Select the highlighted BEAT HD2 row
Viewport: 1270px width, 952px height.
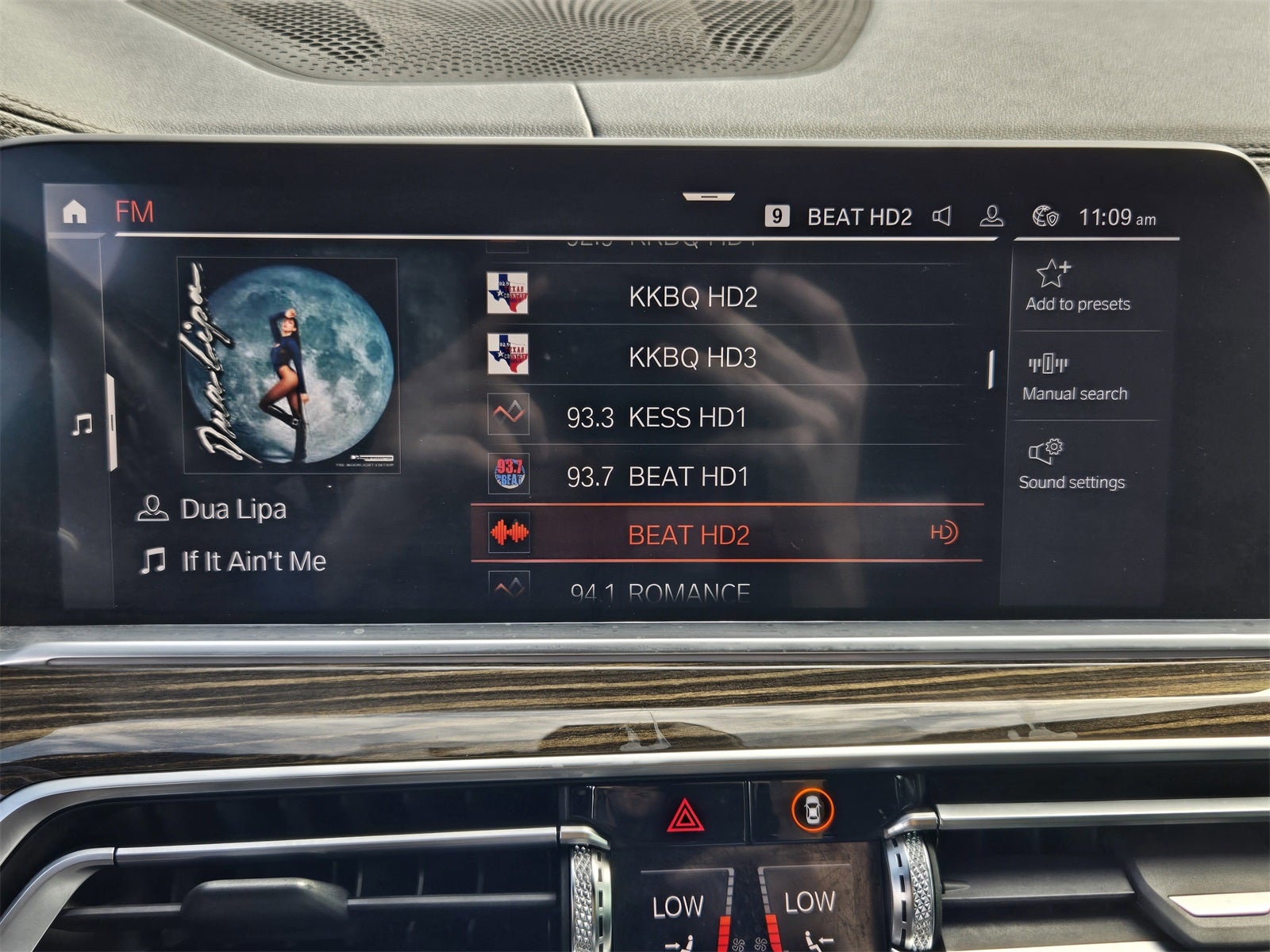click(x=688, y=535)
